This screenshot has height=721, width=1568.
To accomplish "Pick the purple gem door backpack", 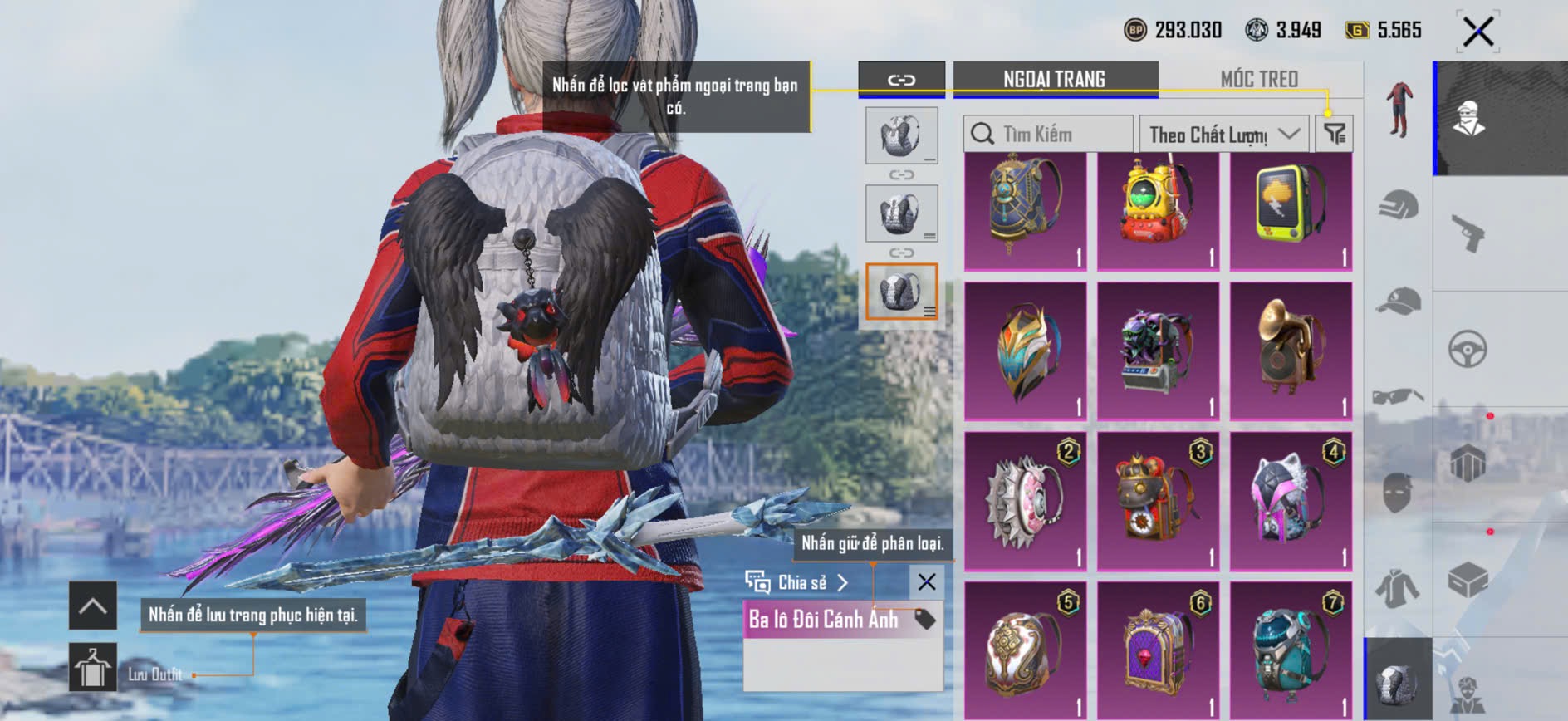I will tap(1158, 650).
